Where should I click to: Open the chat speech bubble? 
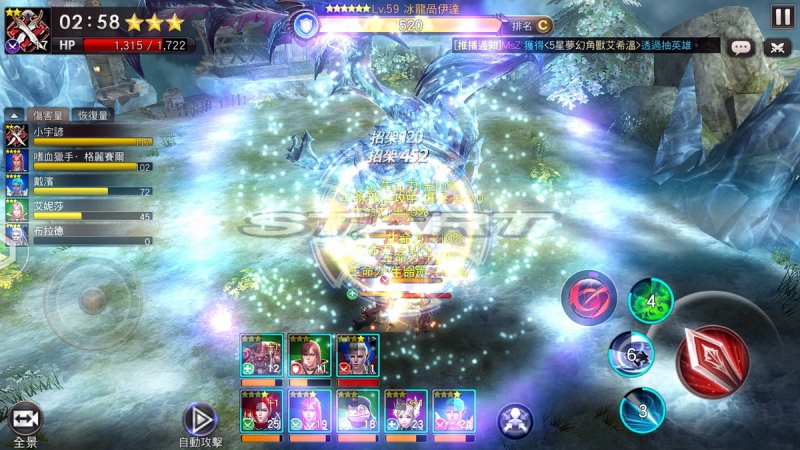(x=741, y=47)
